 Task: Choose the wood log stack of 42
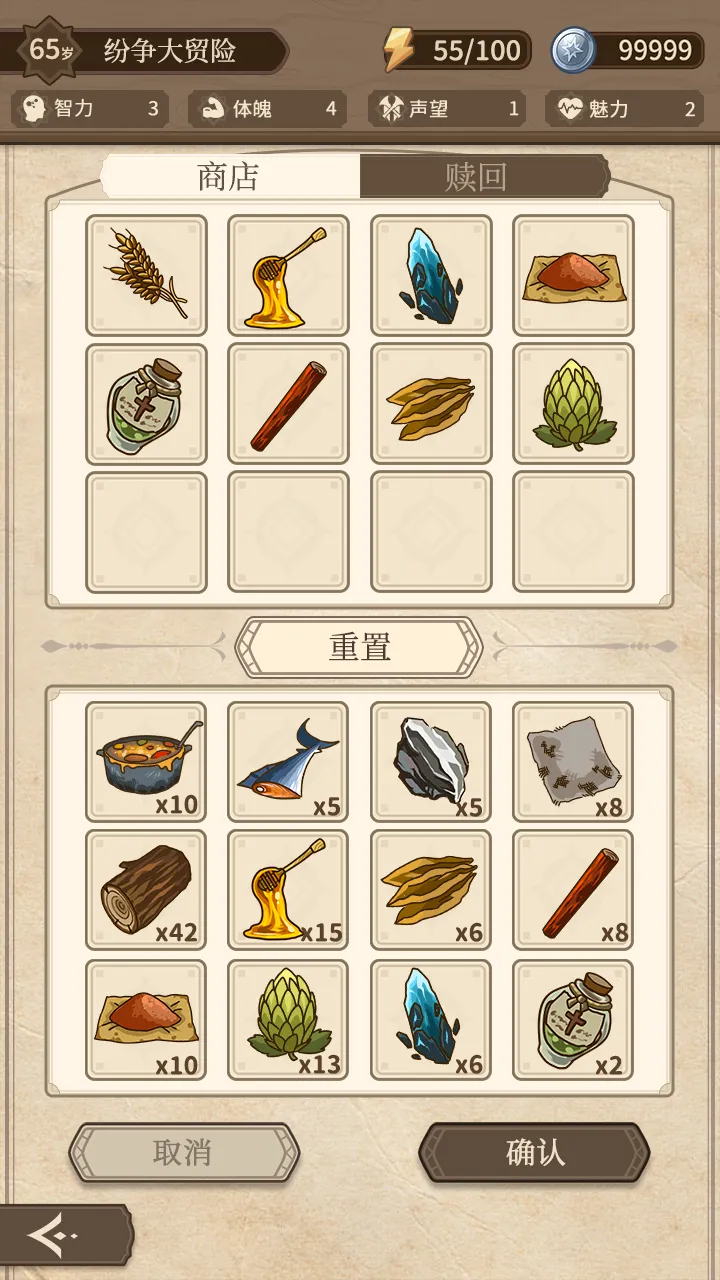pos(146,890)
